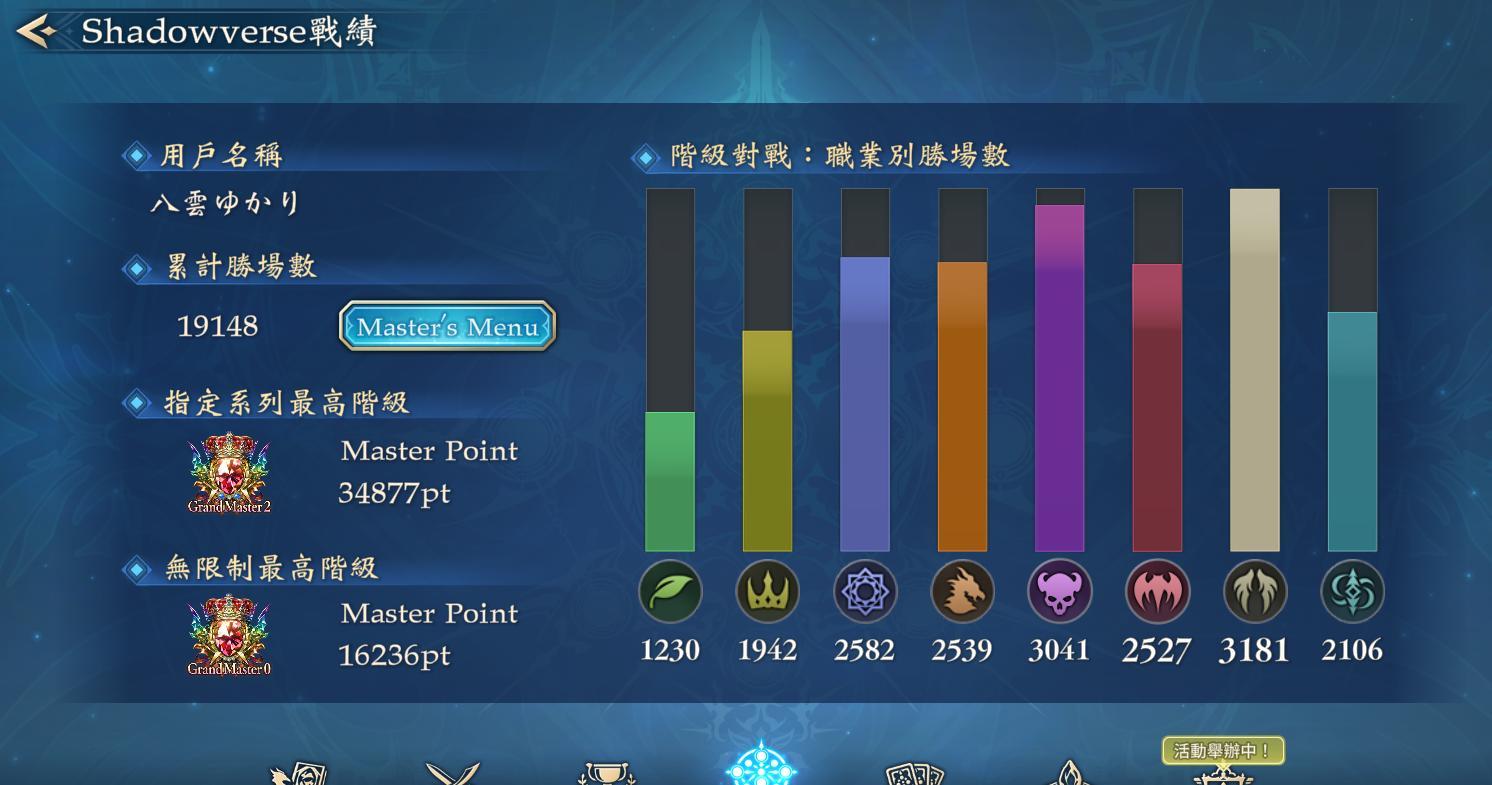Select the Shadowcraft purple skull icon
This screenshot has height=785, width=1492.
(x=1059, y=591)
